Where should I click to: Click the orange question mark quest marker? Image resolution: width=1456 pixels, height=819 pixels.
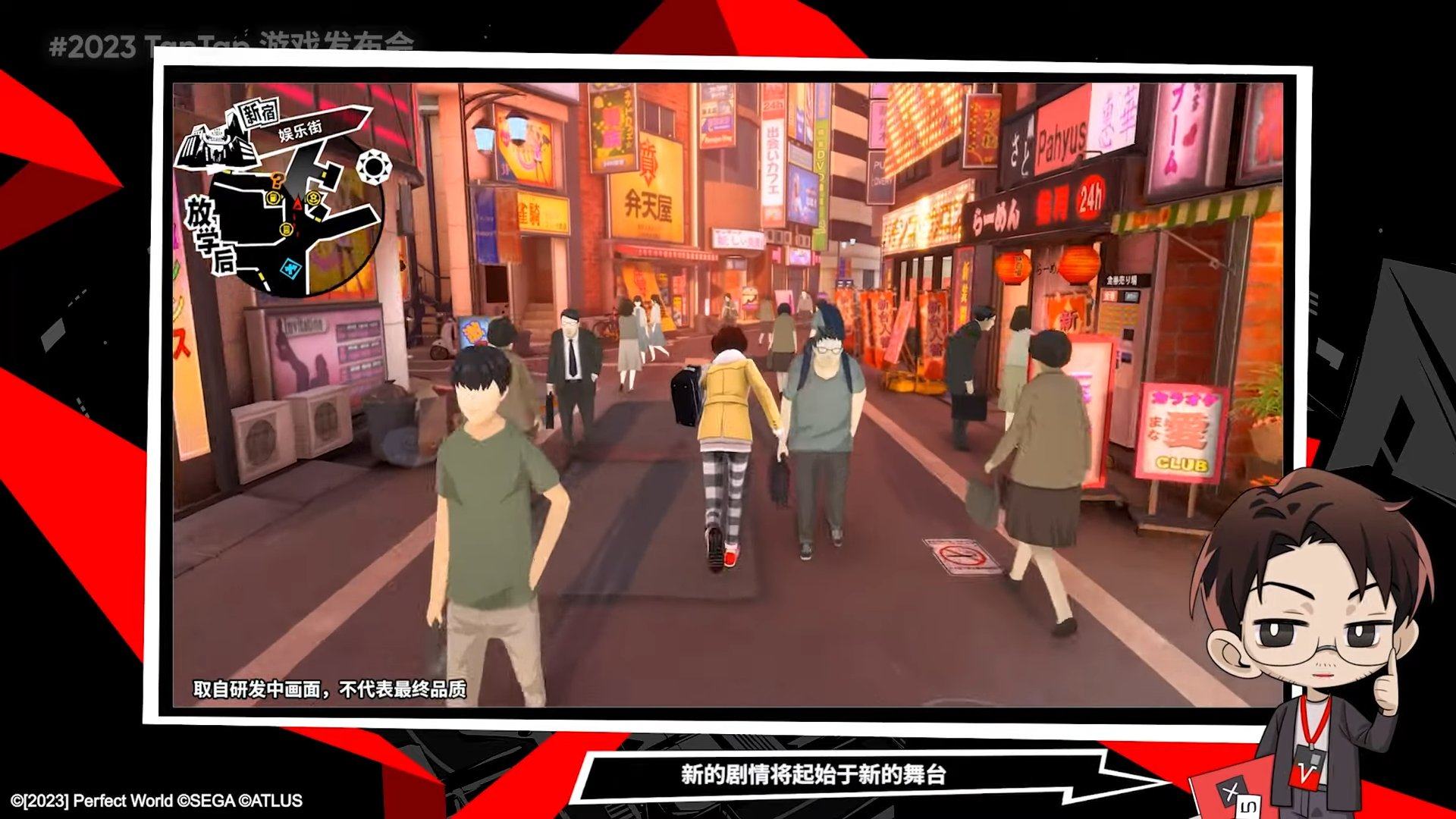[x=275, y=181]
